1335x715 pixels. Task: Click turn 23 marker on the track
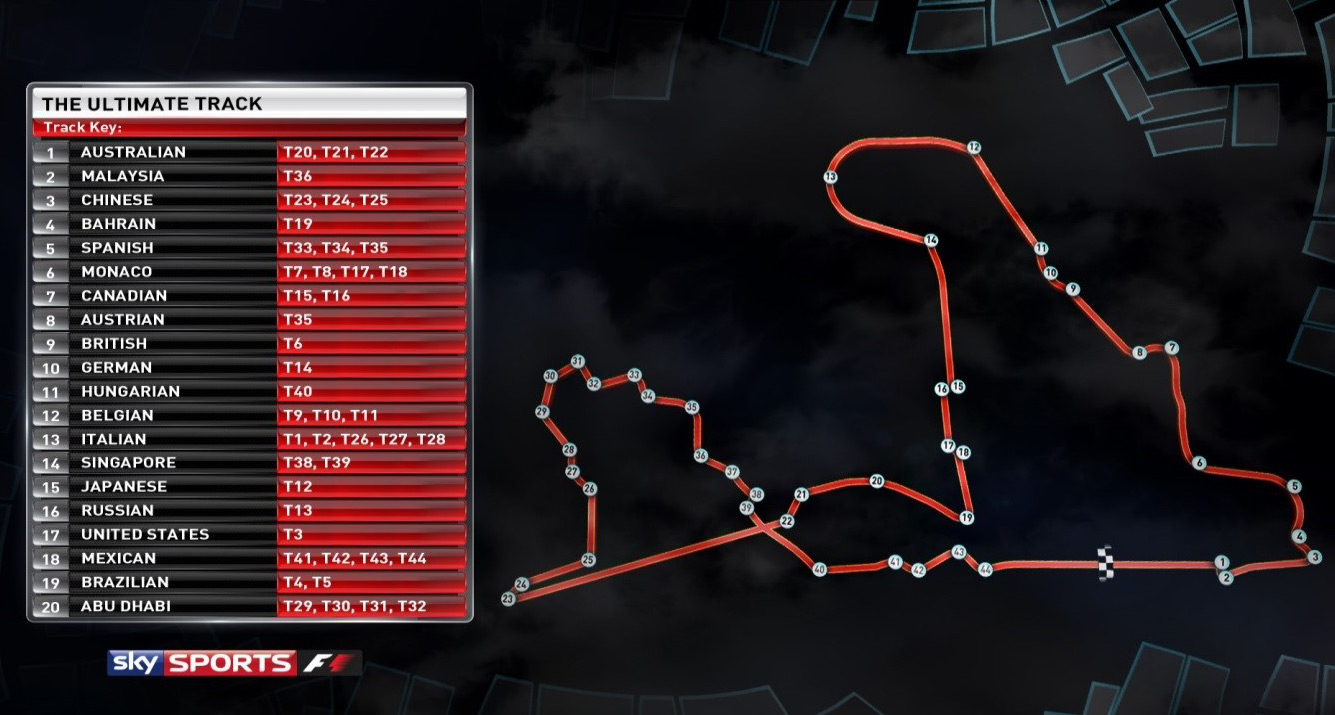pos(508,598)
